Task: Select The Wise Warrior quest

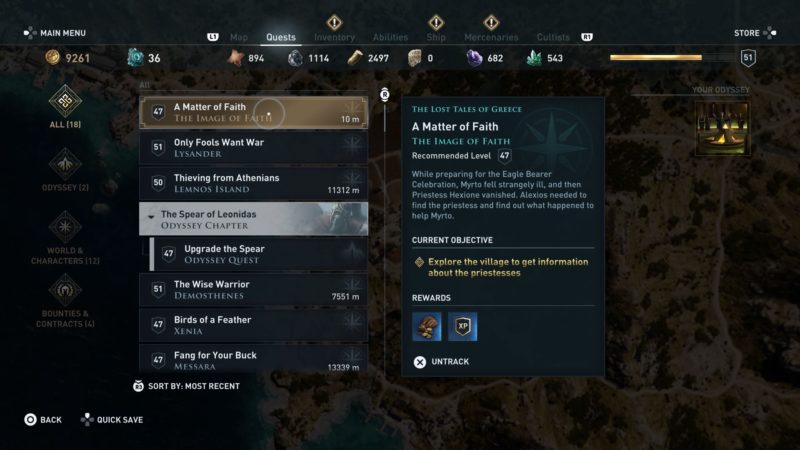Action: coord(253,290)
